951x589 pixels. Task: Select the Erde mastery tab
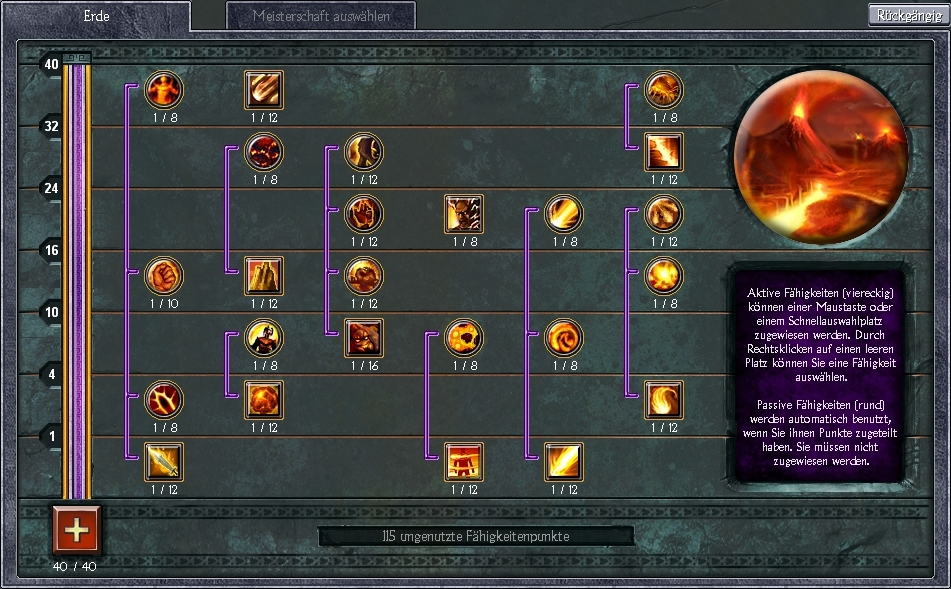pyautogui.click(x=96, y=16)
